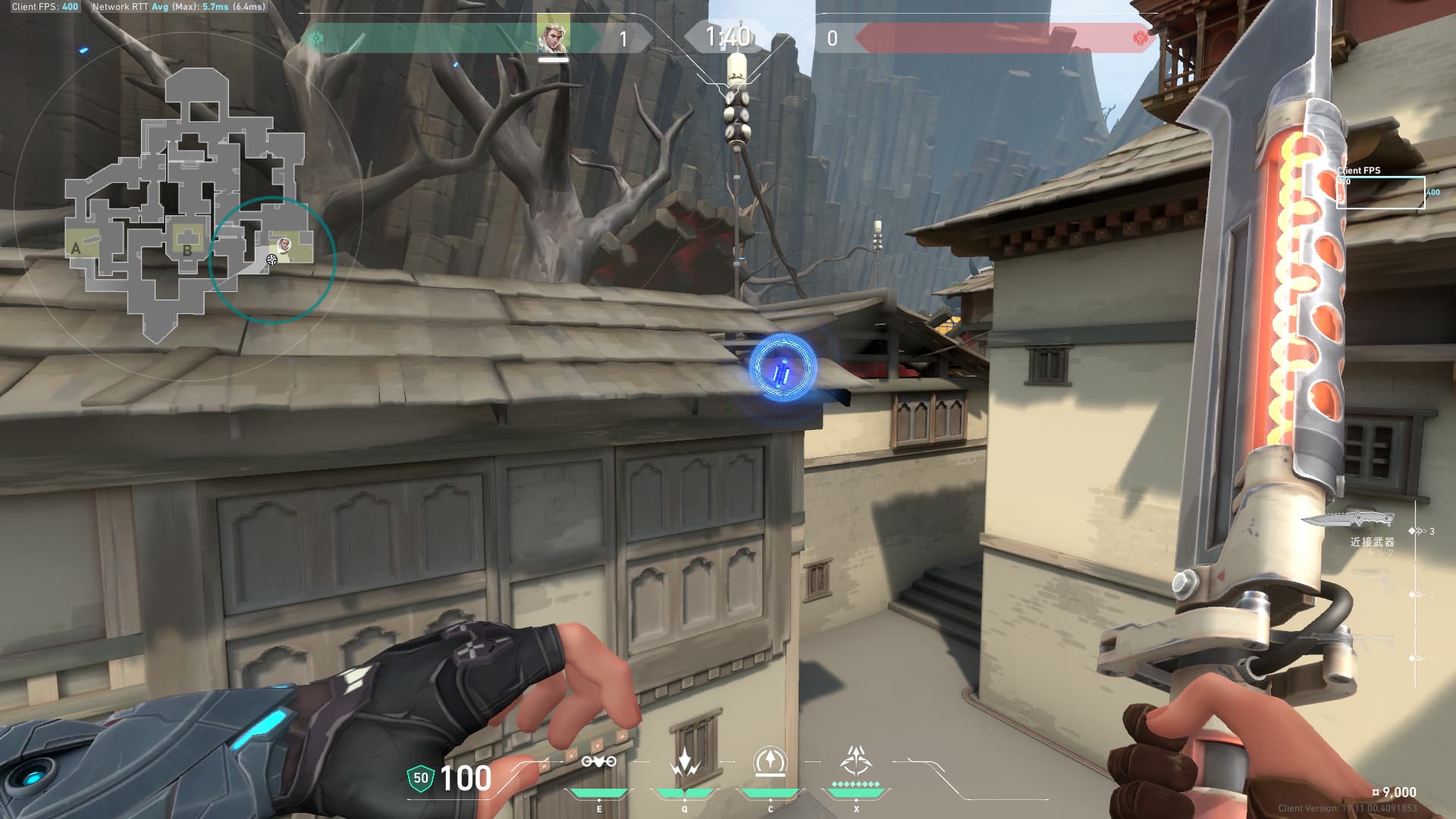Select the A site marker on minimap
Image resolution: width=1456 pixels, height=819 pixels.
coord(76,248)
